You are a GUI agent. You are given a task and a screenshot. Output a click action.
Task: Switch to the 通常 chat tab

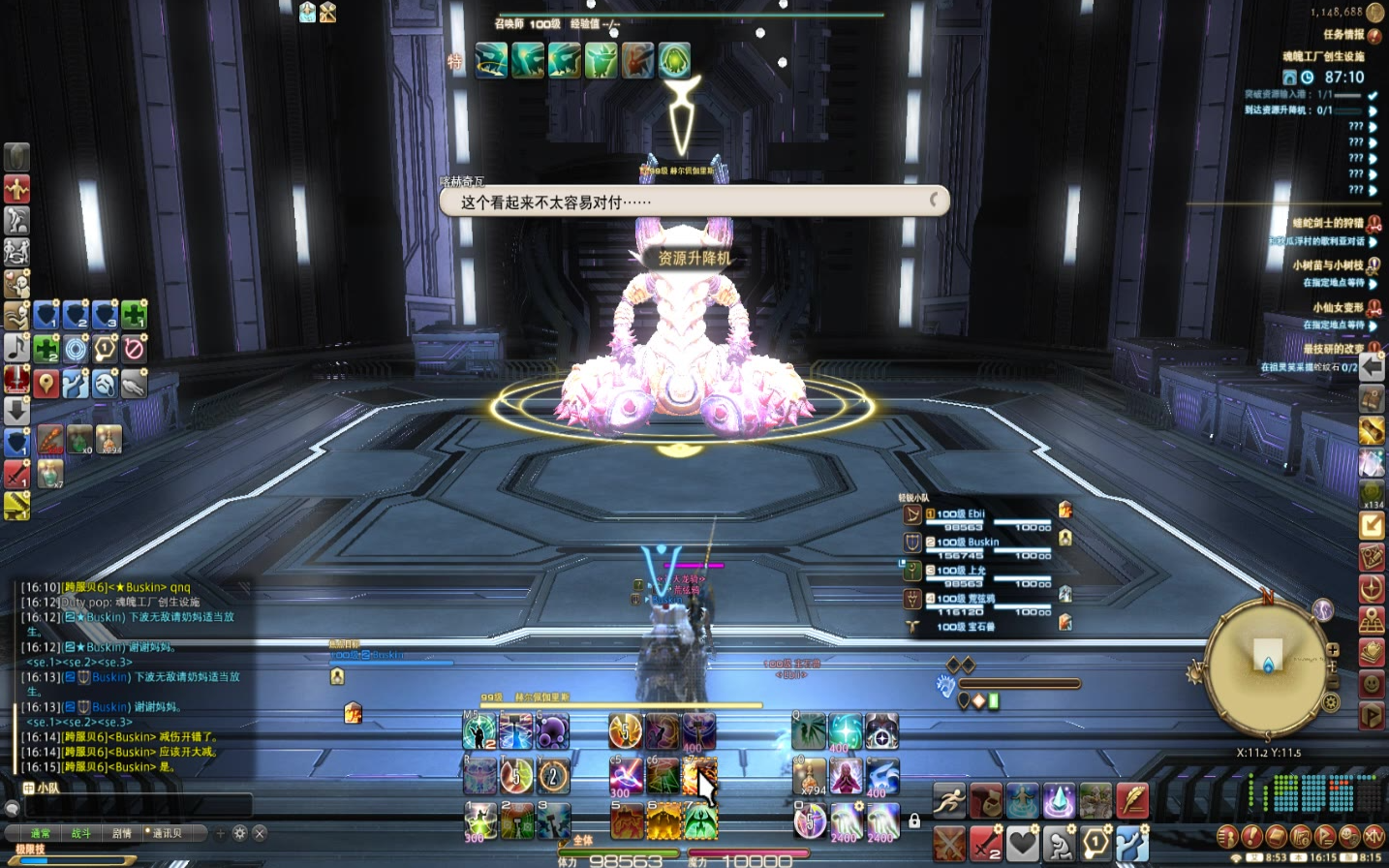tap(40, 833)
